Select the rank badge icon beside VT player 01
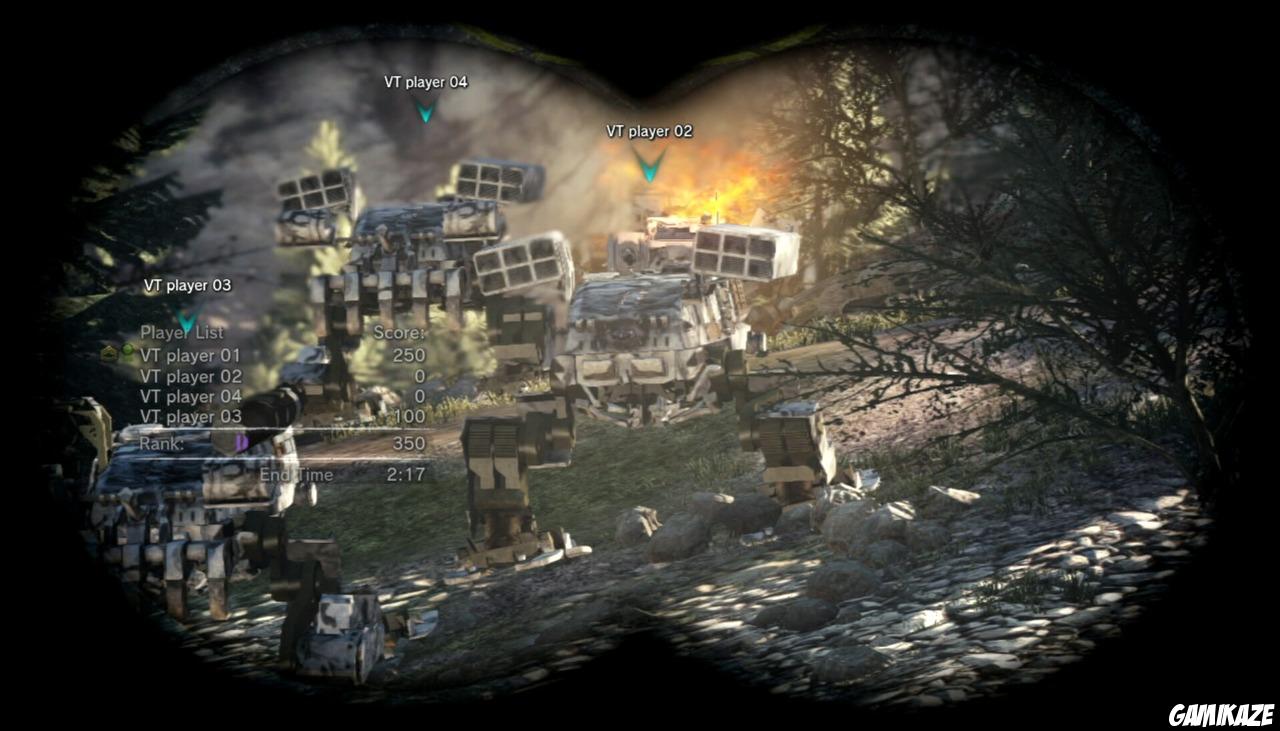 [108, 354]
